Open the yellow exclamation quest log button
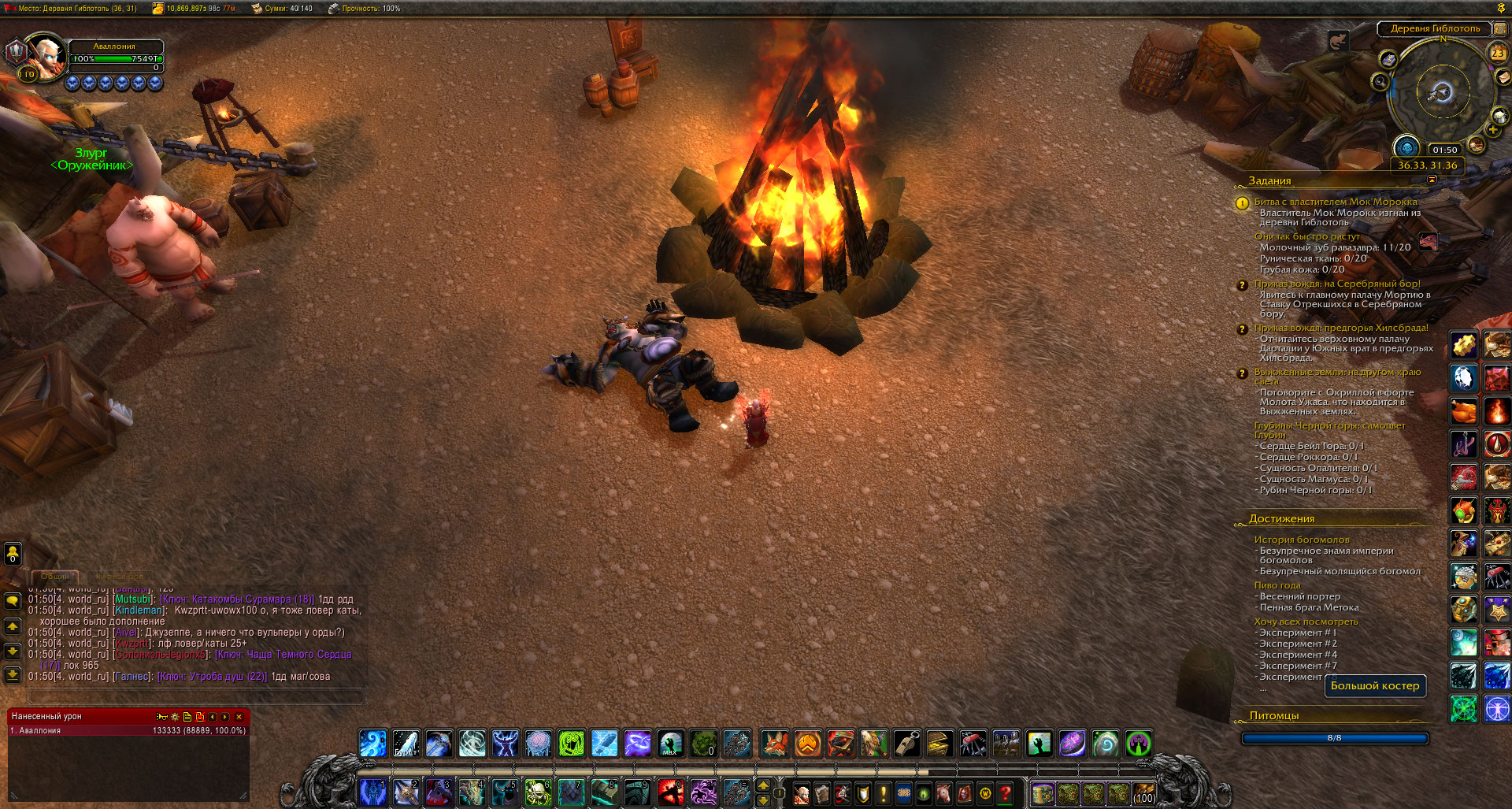Image resolution: width=1512 pixels, height=809 pixels. coord(883,793)
